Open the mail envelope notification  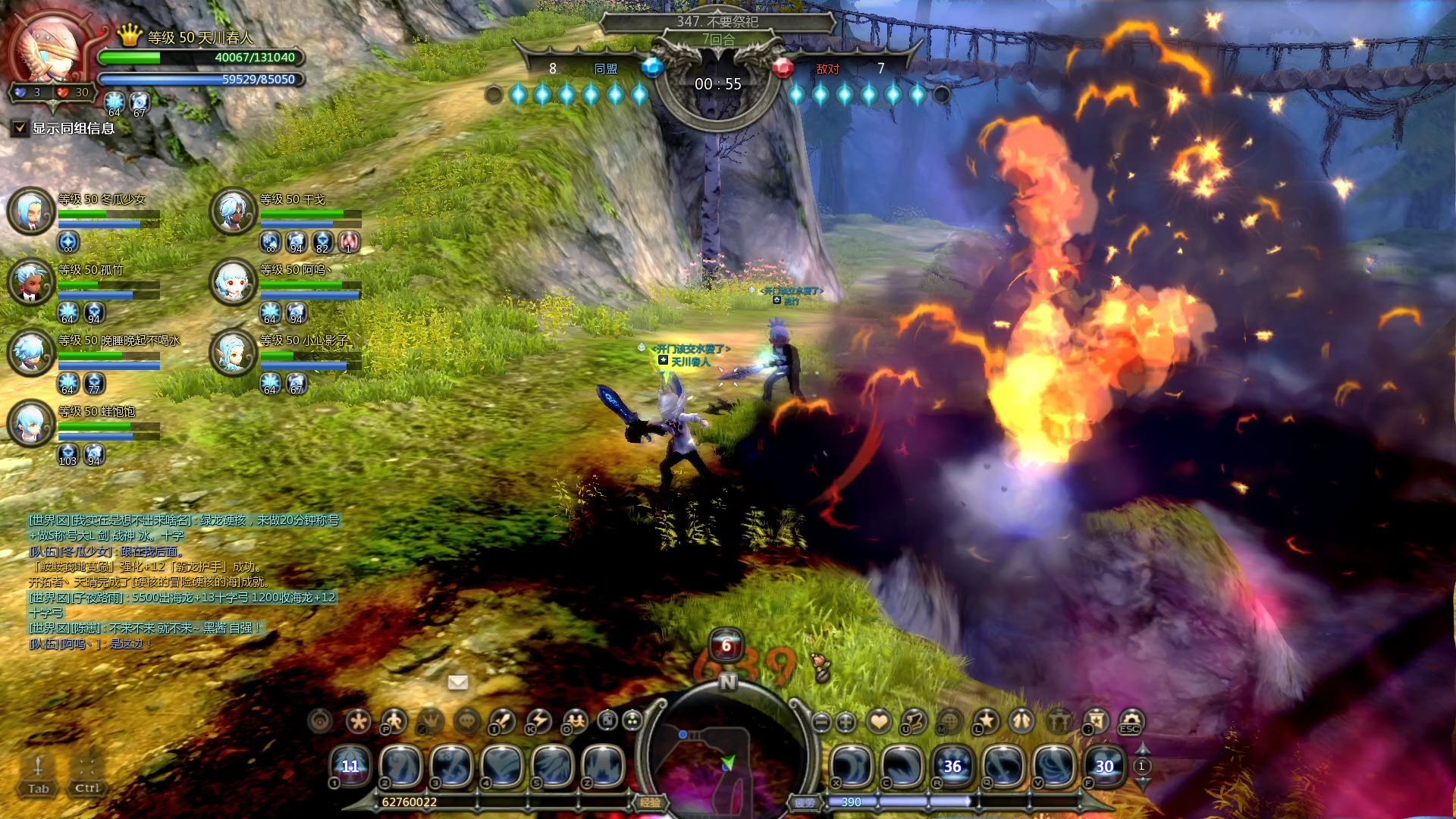point(458,682)
